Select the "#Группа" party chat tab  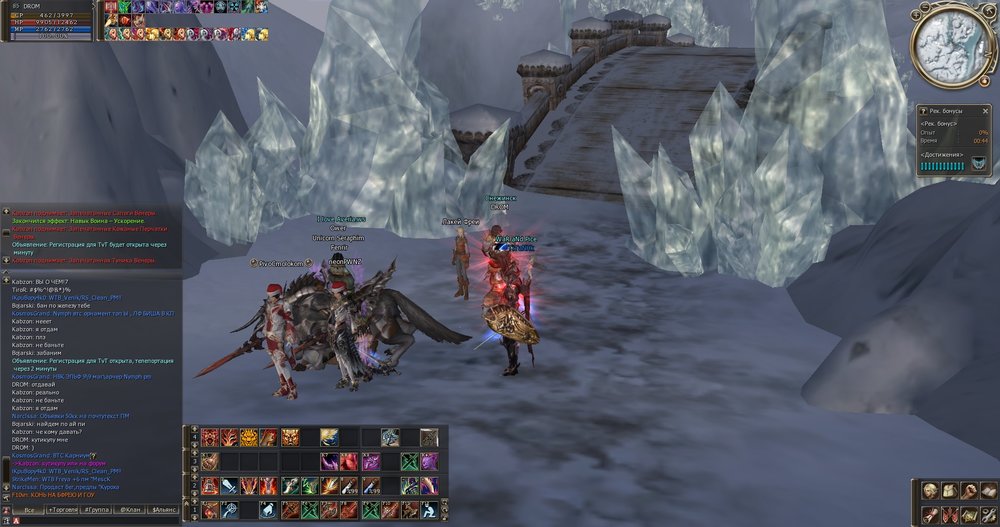[97, 510]
